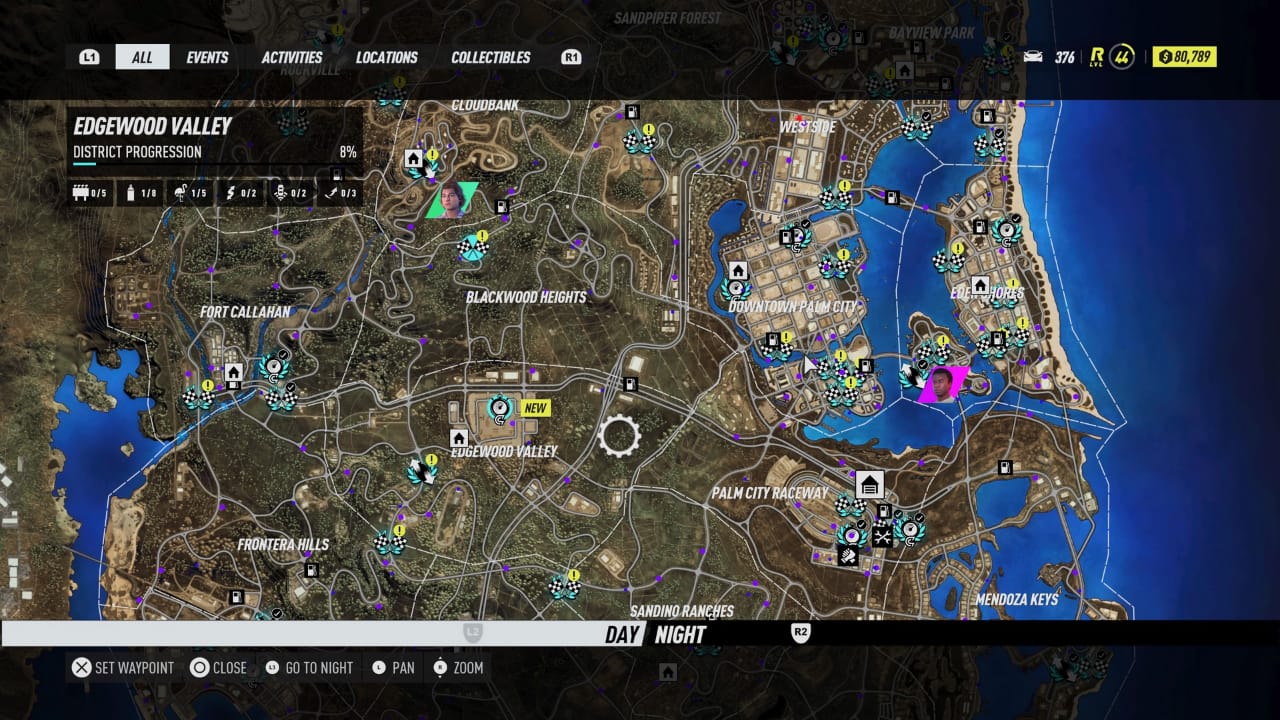Switch back to DAY mode

pyautogui.click(x=622, y=634)
